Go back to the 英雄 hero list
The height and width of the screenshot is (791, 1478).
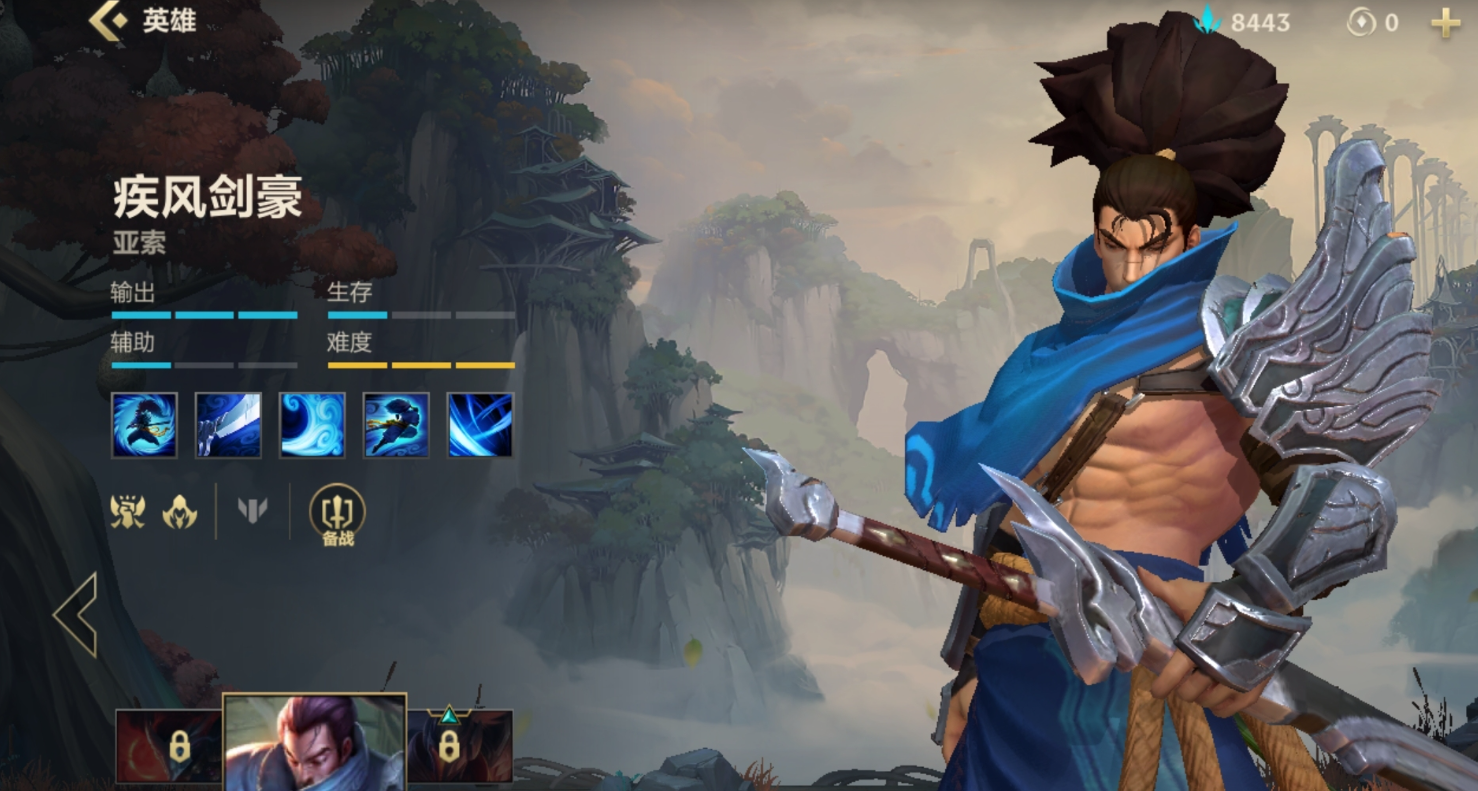(x=108, y=22)
